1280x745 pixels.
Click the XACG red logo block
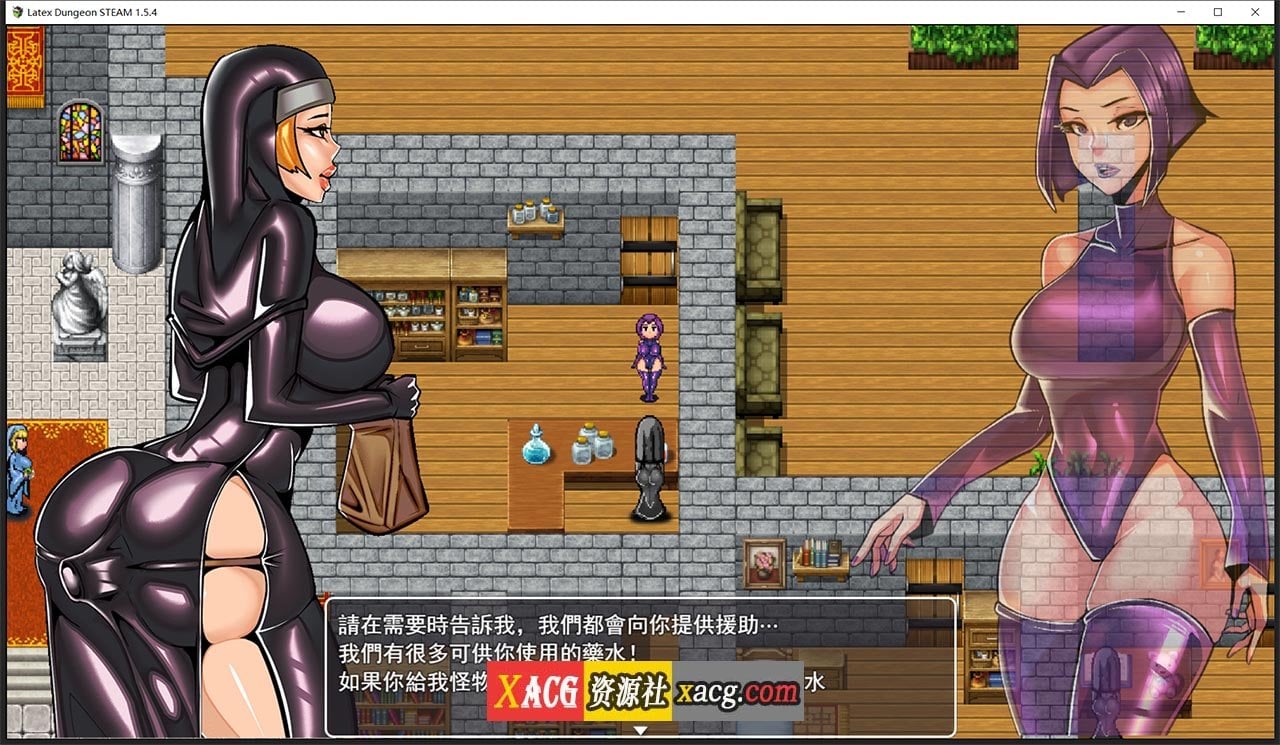[x=535, y=690]
